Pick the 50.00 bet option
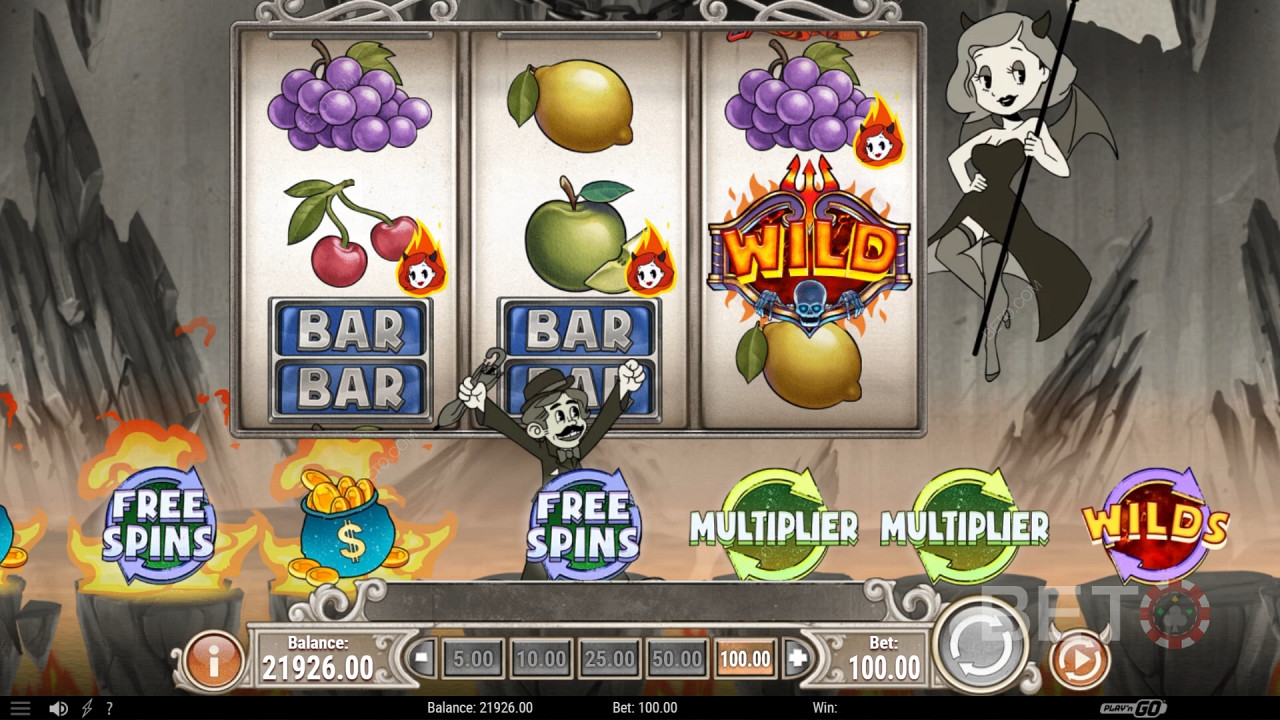This screenshot has height=720, width=1280. tap(677, 659)
